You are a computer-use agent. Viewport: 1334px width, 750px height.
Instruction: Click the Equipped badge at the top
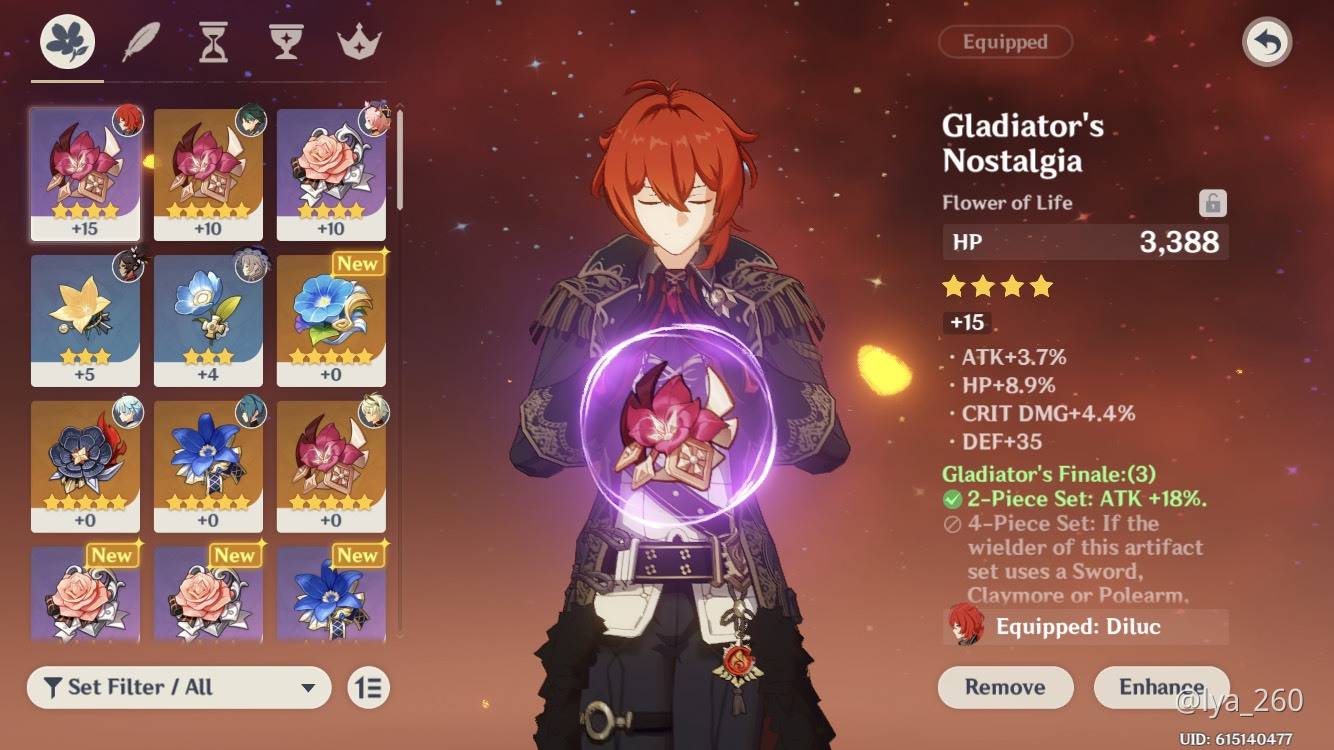tap(1005, 42)
